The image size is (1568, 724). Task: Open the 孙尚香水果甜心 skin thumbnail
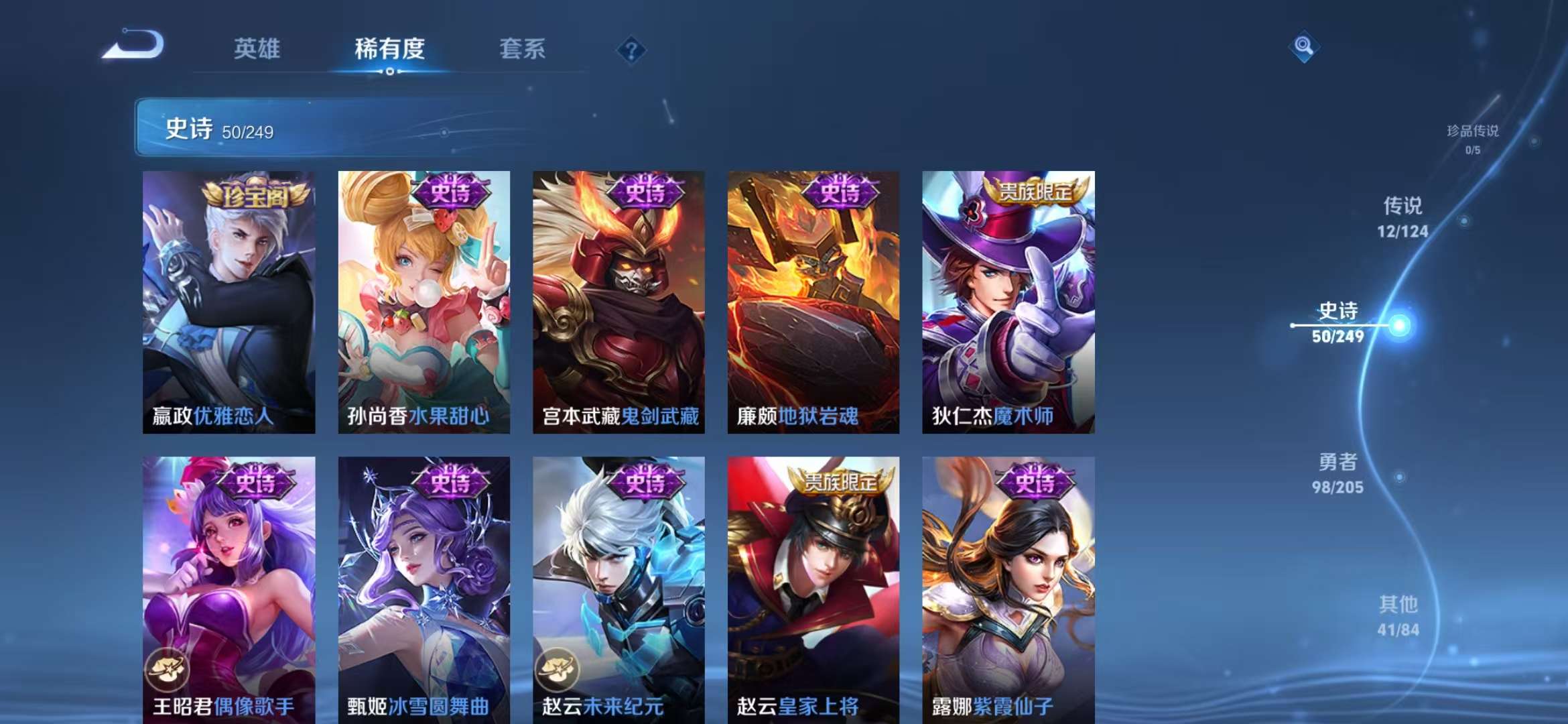pos(422,302)
